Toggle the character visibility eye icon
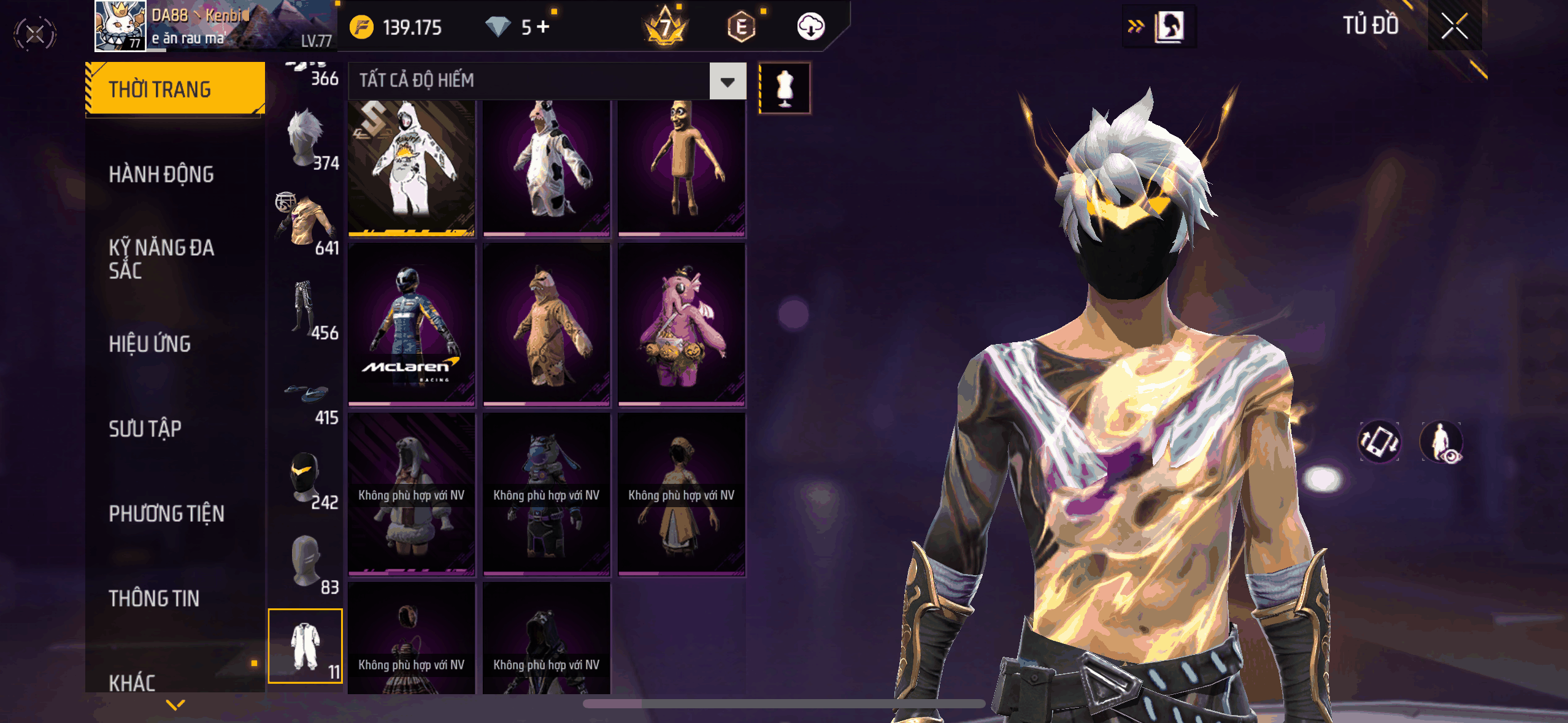This screenshot has height=723, width=1568. coord(1442,442)
